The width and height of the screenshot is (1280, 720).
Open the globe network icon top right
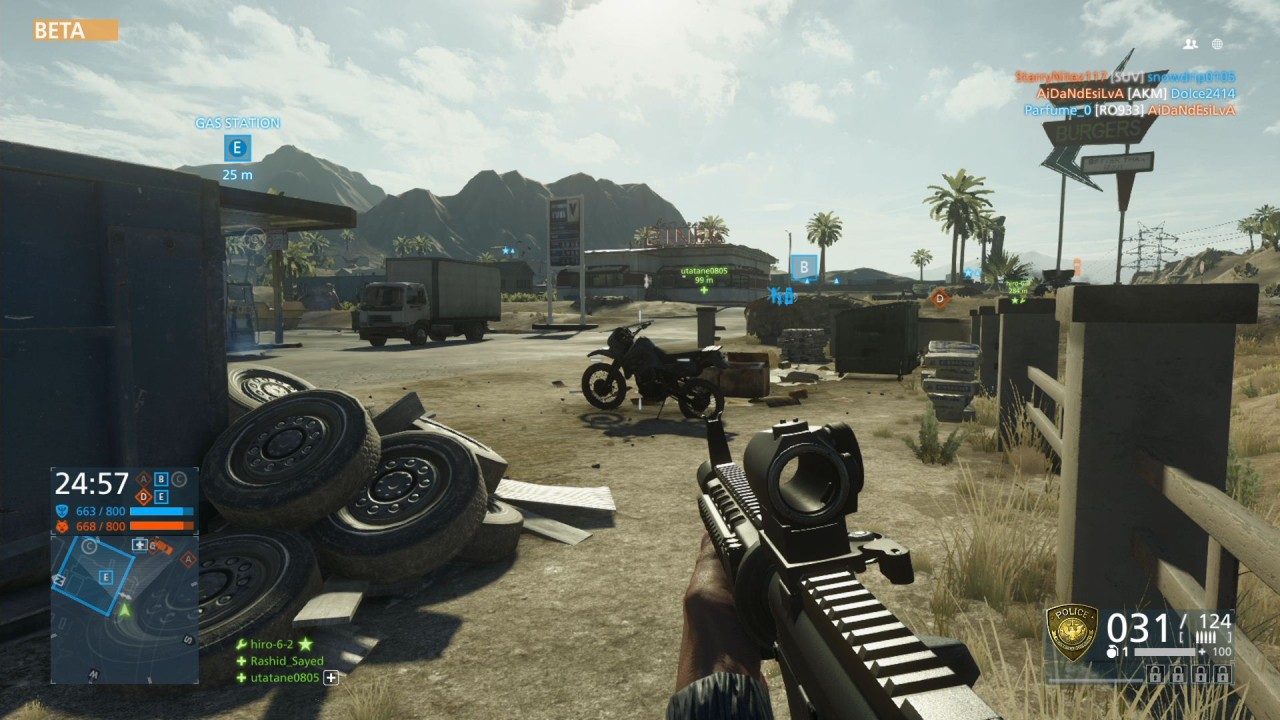tap(1216, 45)
